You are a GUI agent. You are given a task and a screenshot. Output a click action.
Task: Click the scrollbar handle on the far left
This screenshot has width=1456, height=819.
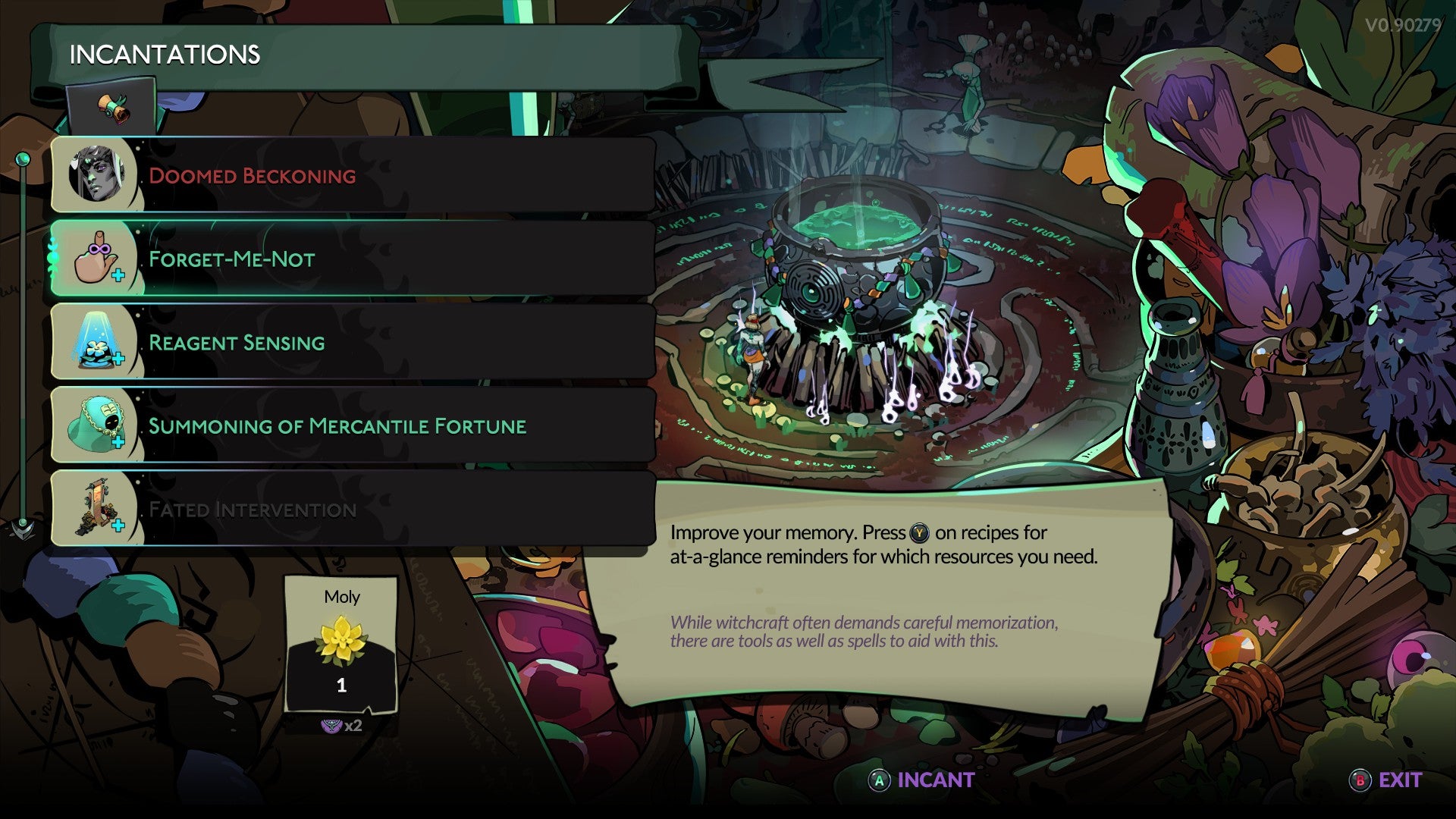click(24, 341)
